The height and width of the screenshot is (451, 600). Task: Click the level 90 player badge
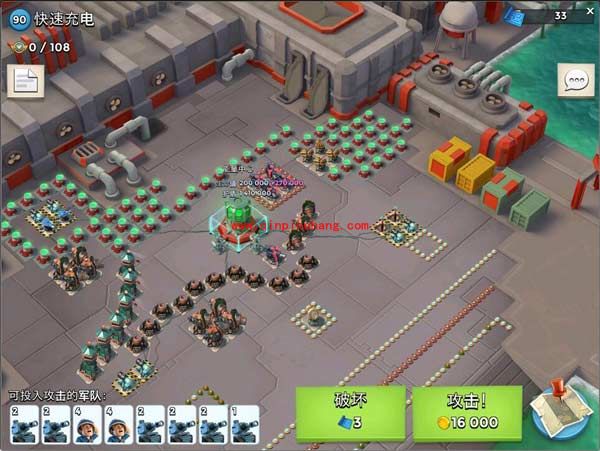point(19,18)
